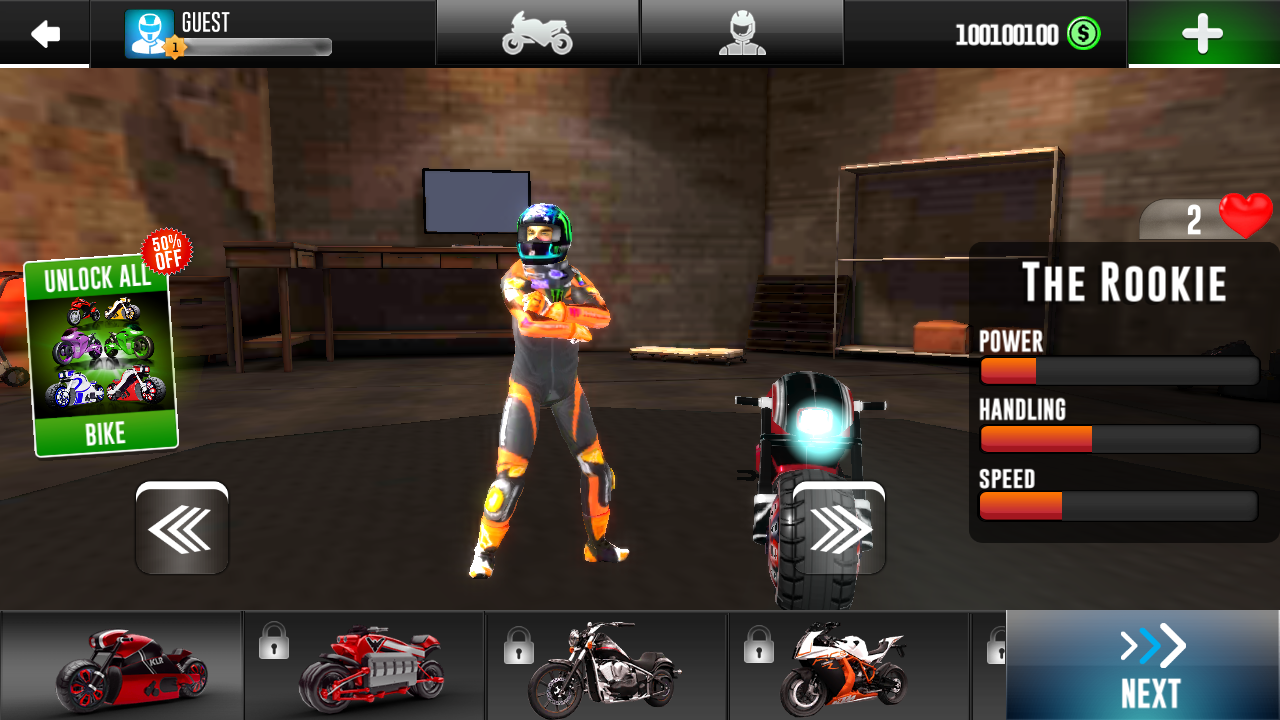The width and height of the screenshot is (1280, 720).
Task: Add more coins with the green plus button
Action: (1202, 34)
